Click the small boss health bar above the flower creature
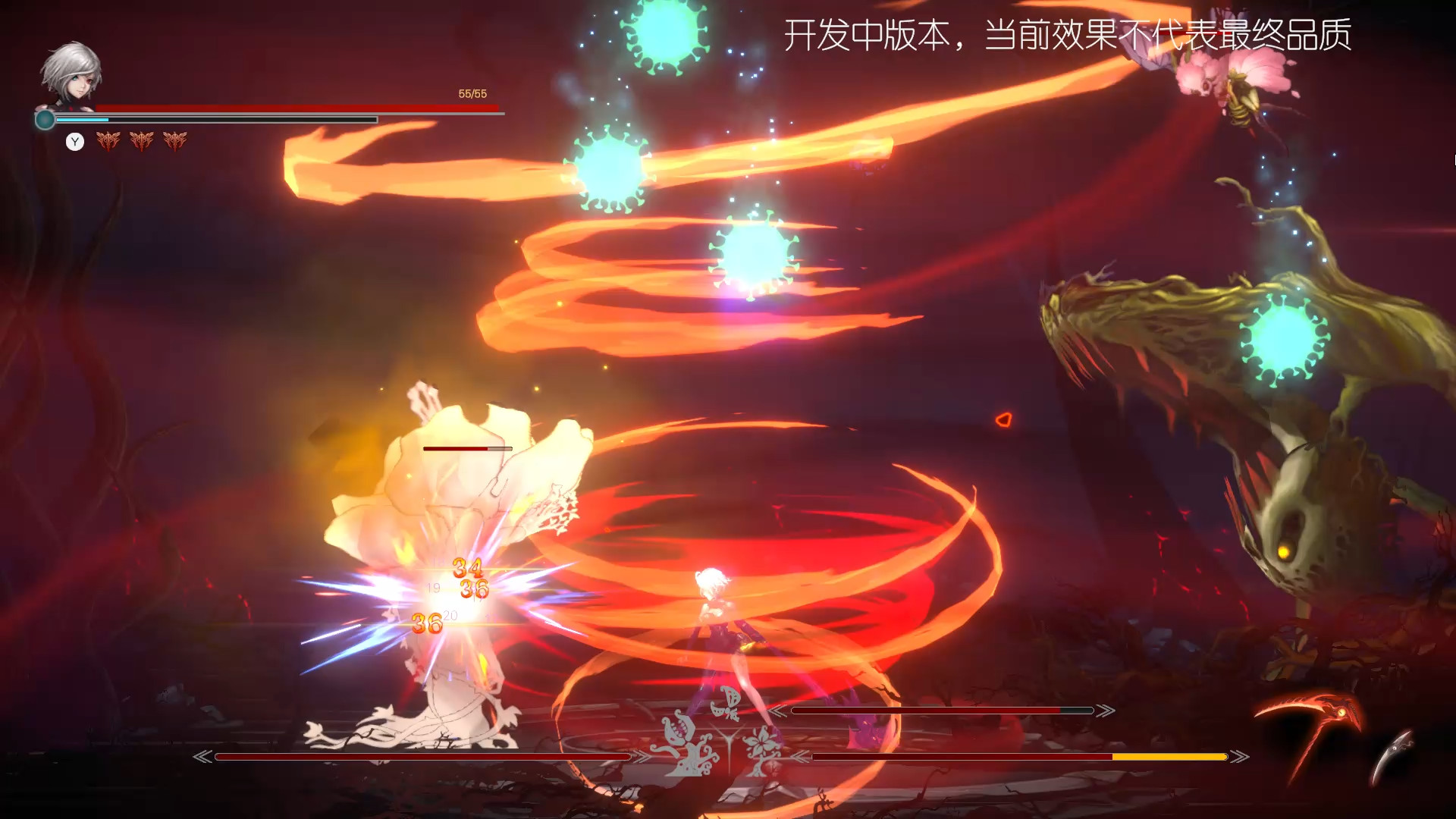The width and height of the screenshot is (1456, 819). tap(466, 448)
